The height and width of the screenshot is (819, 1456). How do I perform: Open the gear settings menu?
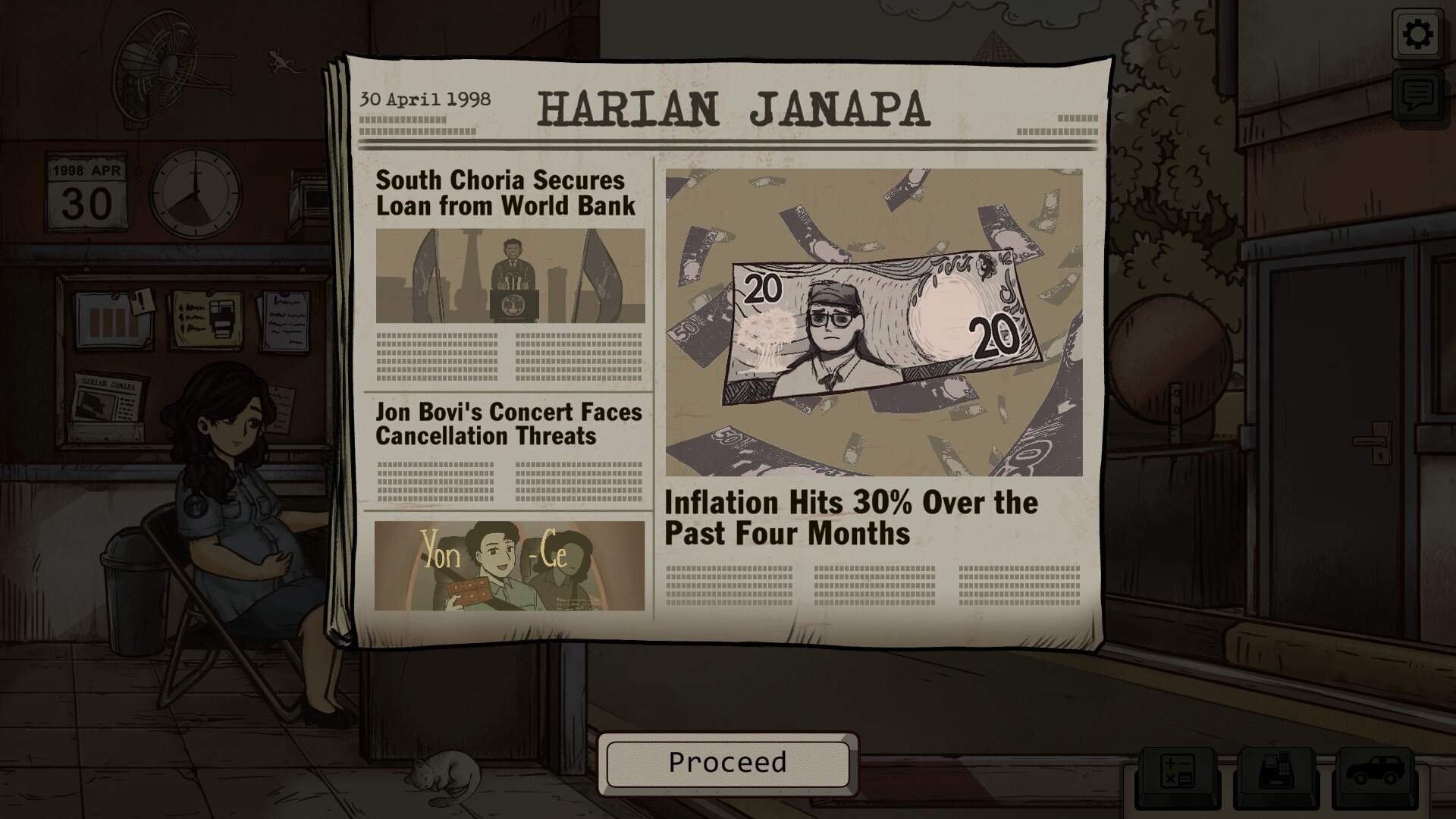click(x=1417, y=34)
